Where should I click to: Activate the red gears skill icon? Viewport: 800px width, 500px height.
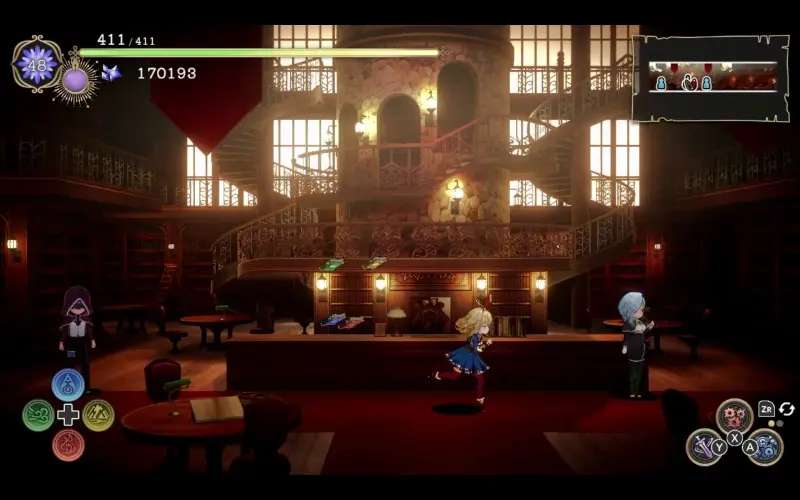tap(734, 415)
